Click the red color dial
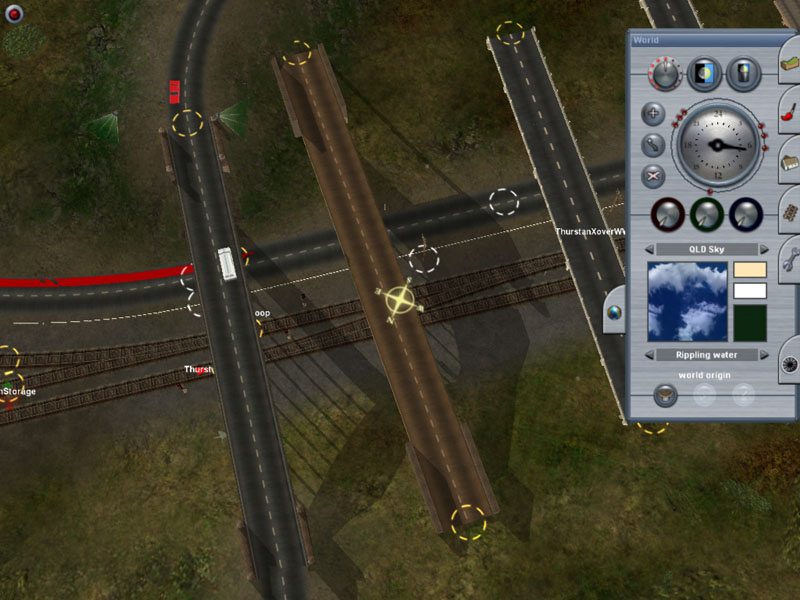 [666, 214]
